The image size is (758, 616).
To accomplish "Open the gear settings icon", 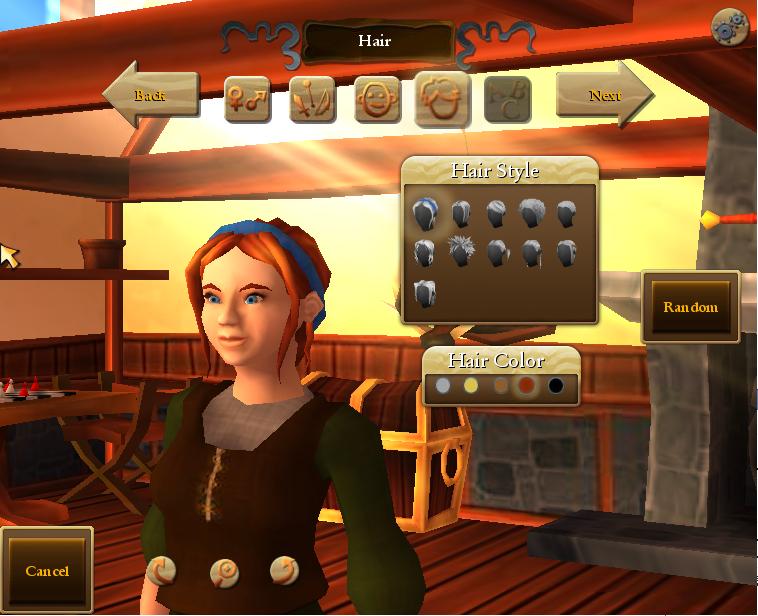I will point(730,28).
